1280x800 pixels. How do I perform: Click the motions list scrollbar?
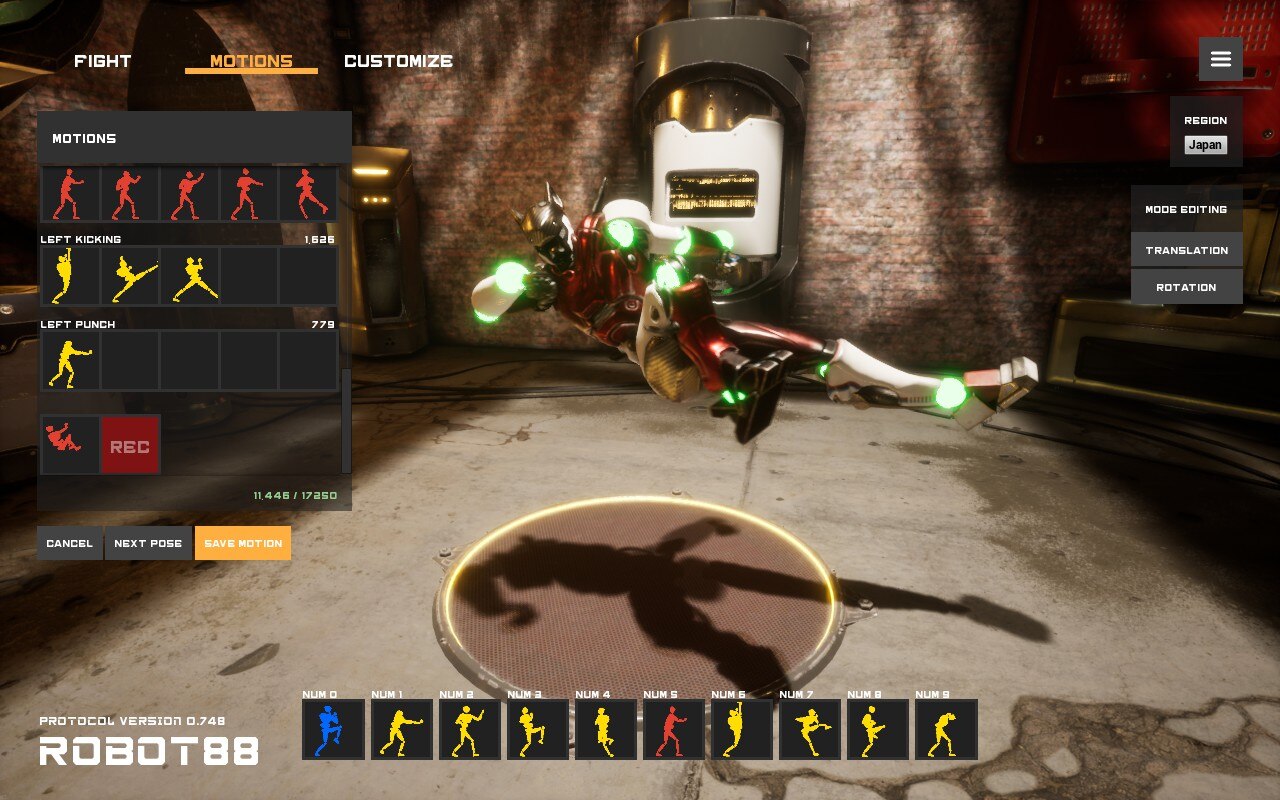click(346, 420)
